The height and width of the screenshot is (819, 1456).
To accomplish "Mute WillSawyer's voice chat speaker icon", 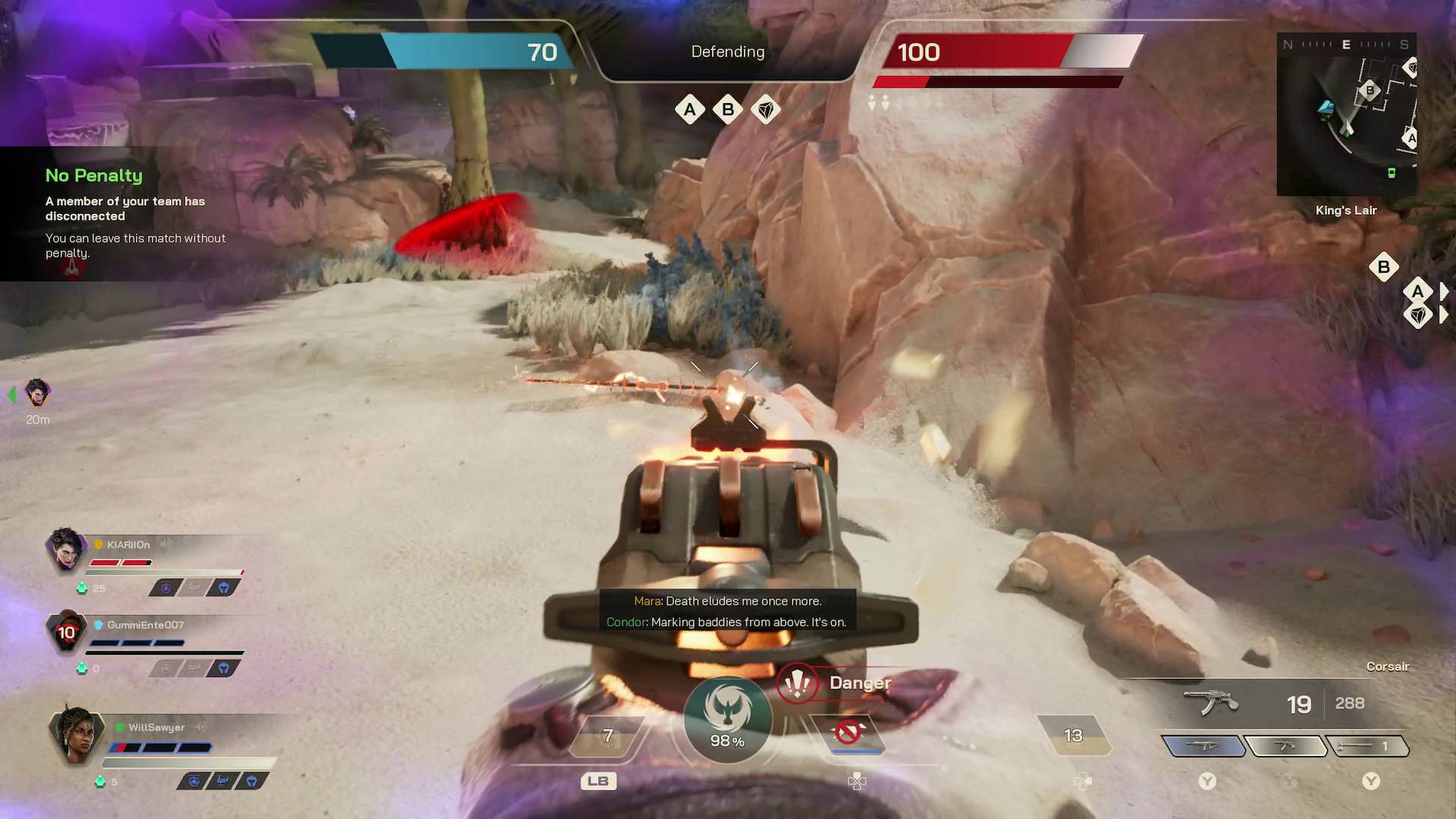I will [x=201, y=726].
